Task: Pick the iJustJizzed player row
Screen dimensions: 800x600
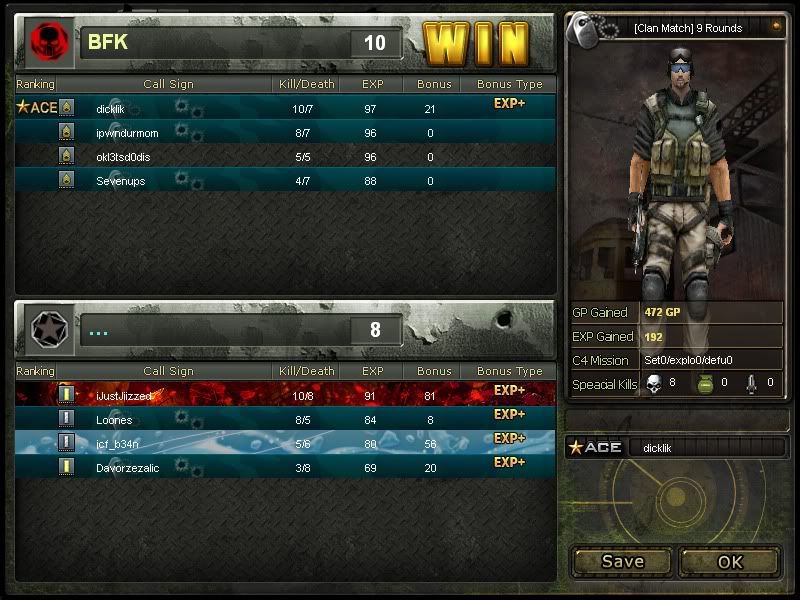Action: 124,396
